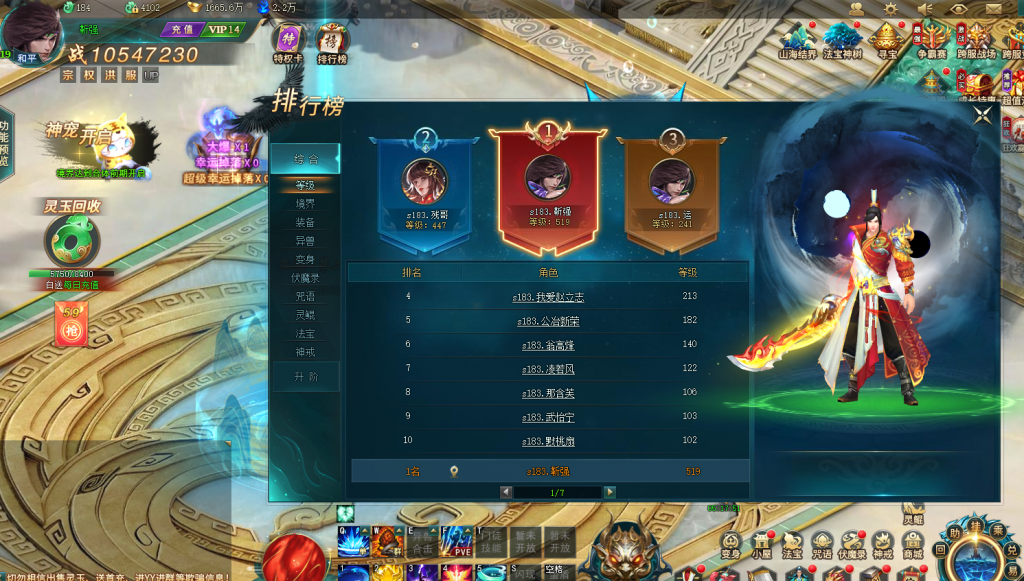Click the 充值 recharge button
Image resolution: width=1024 pixels, height=581 pixels.
pos(180,30)
